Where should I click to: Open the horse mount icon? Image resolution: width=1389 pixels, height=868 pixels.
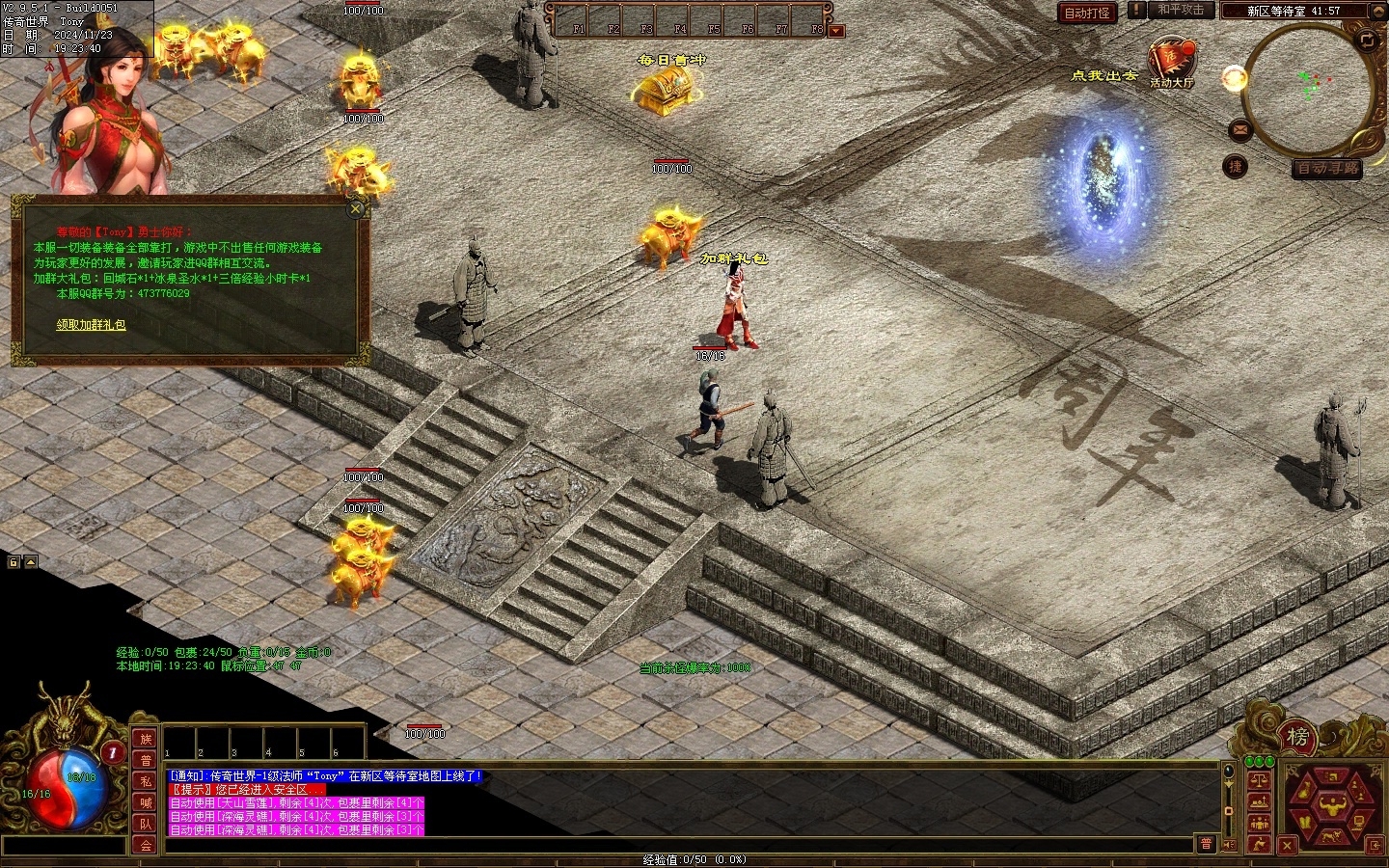[1331, 836]
